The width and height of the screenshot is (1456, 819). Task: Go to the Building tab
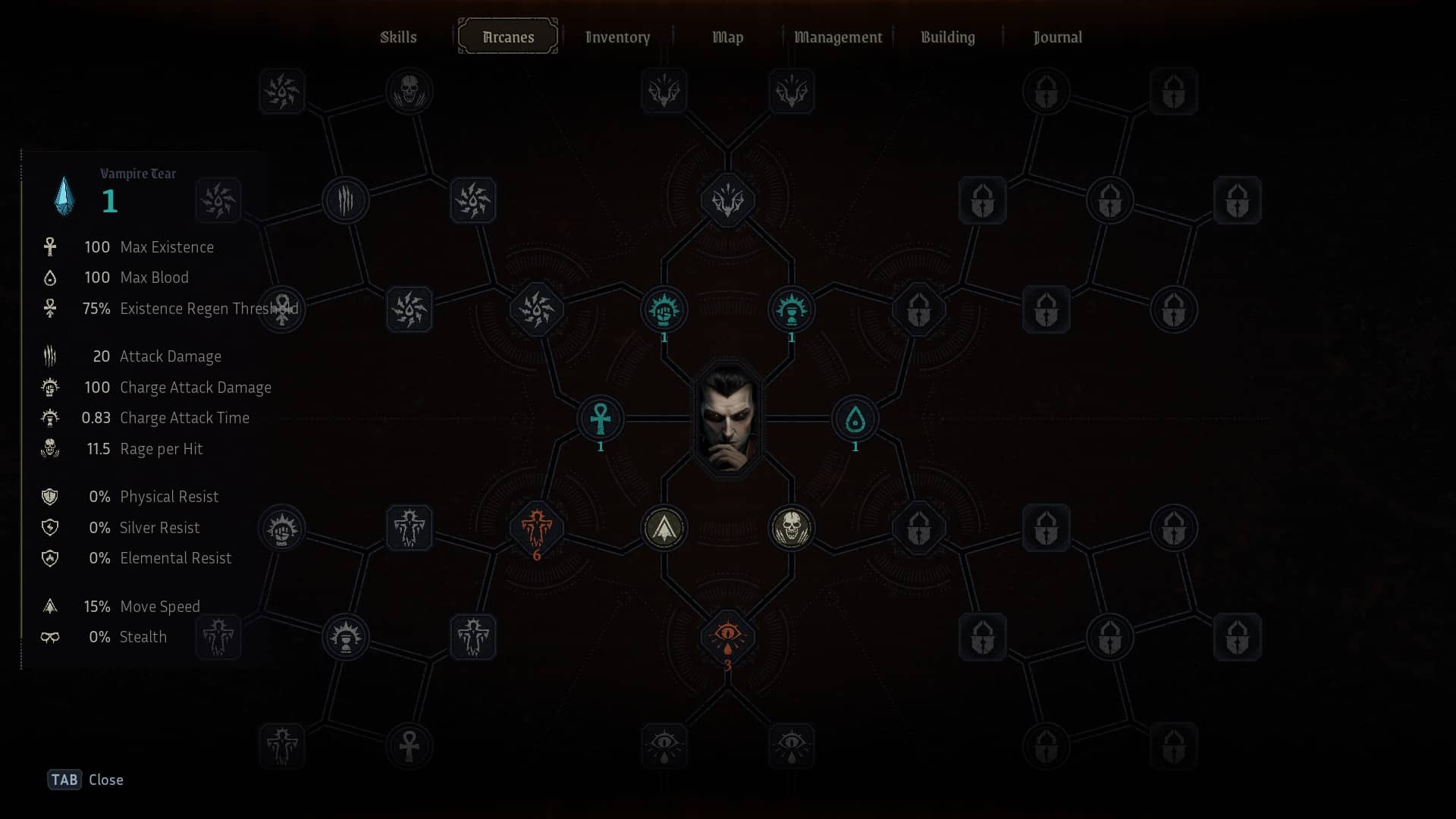[x=947, y=37]
